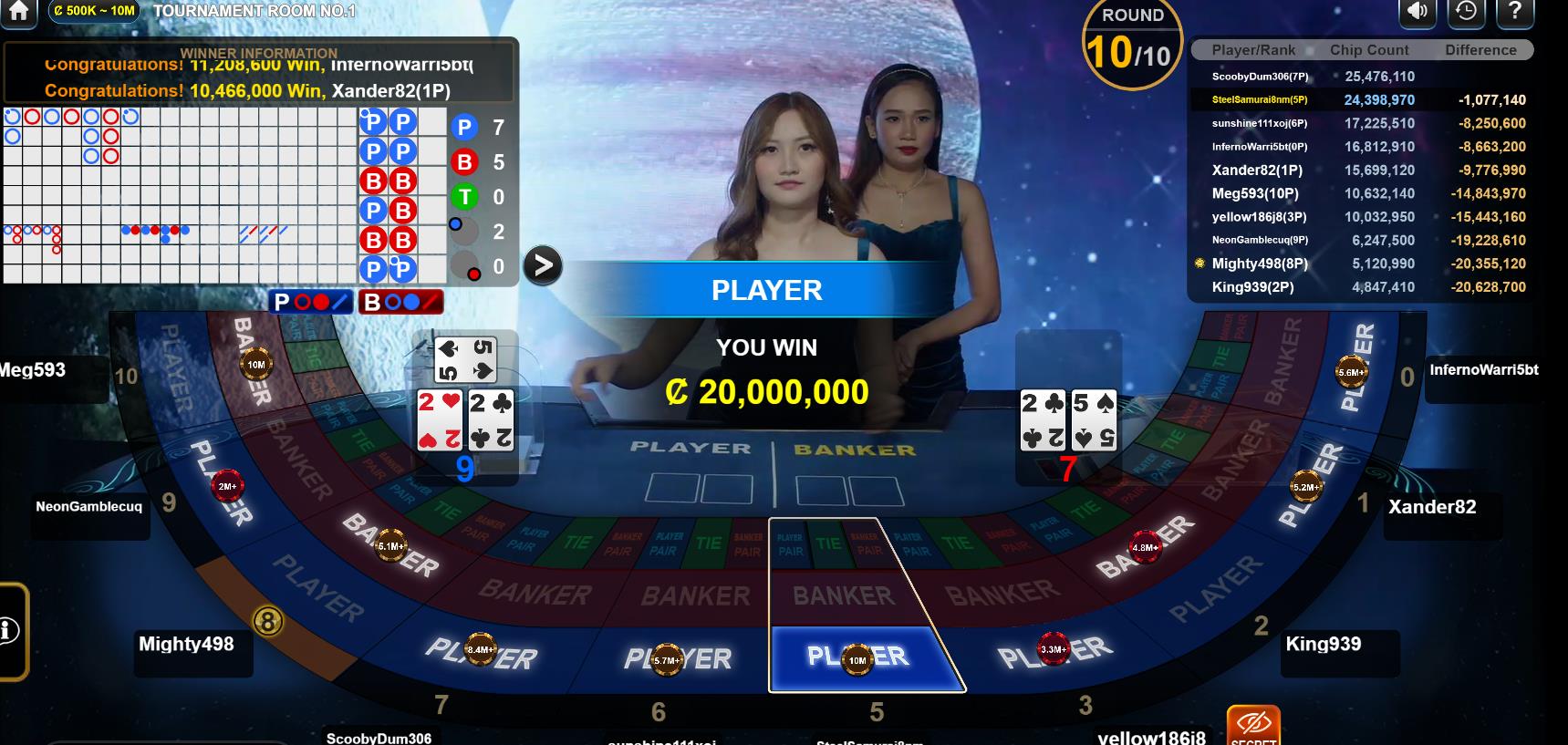Viewport: 1568px width, 745px height.
Task: Select Xander82 row in the ranking list
Action: pyautogui.click(x=1361, y=171)
